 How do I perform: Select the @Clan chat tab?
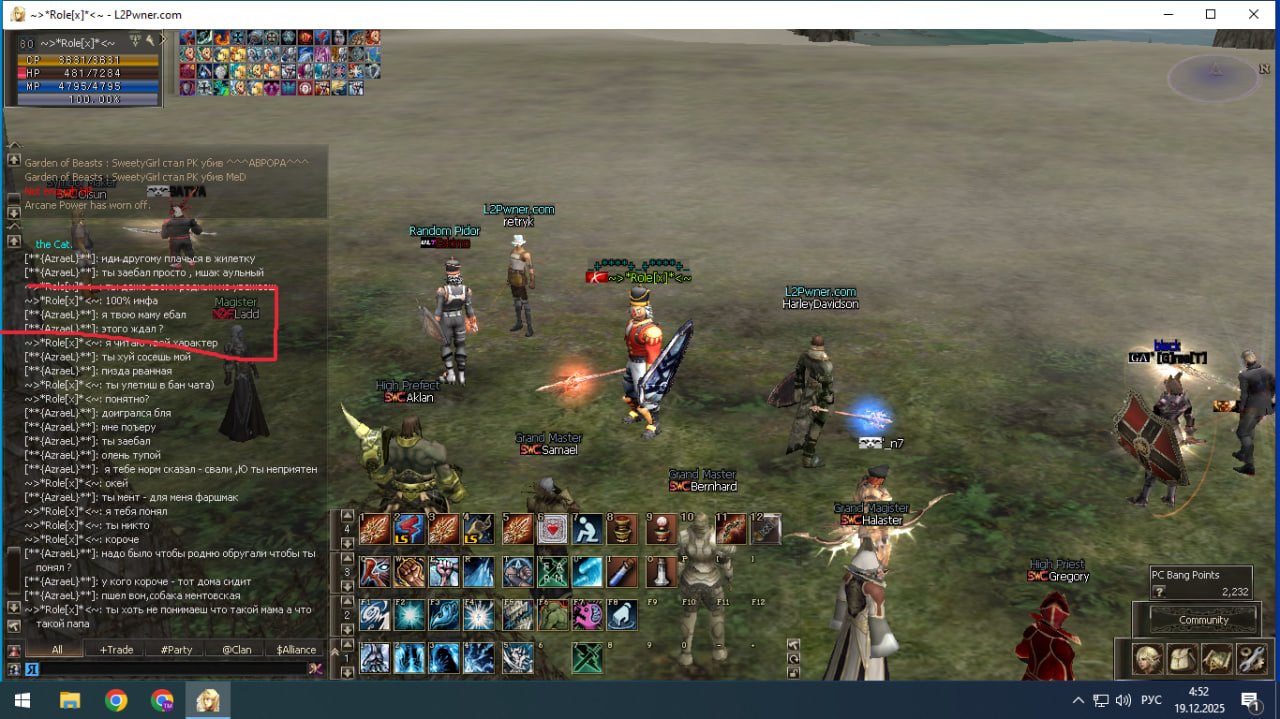tap(236, 649)
